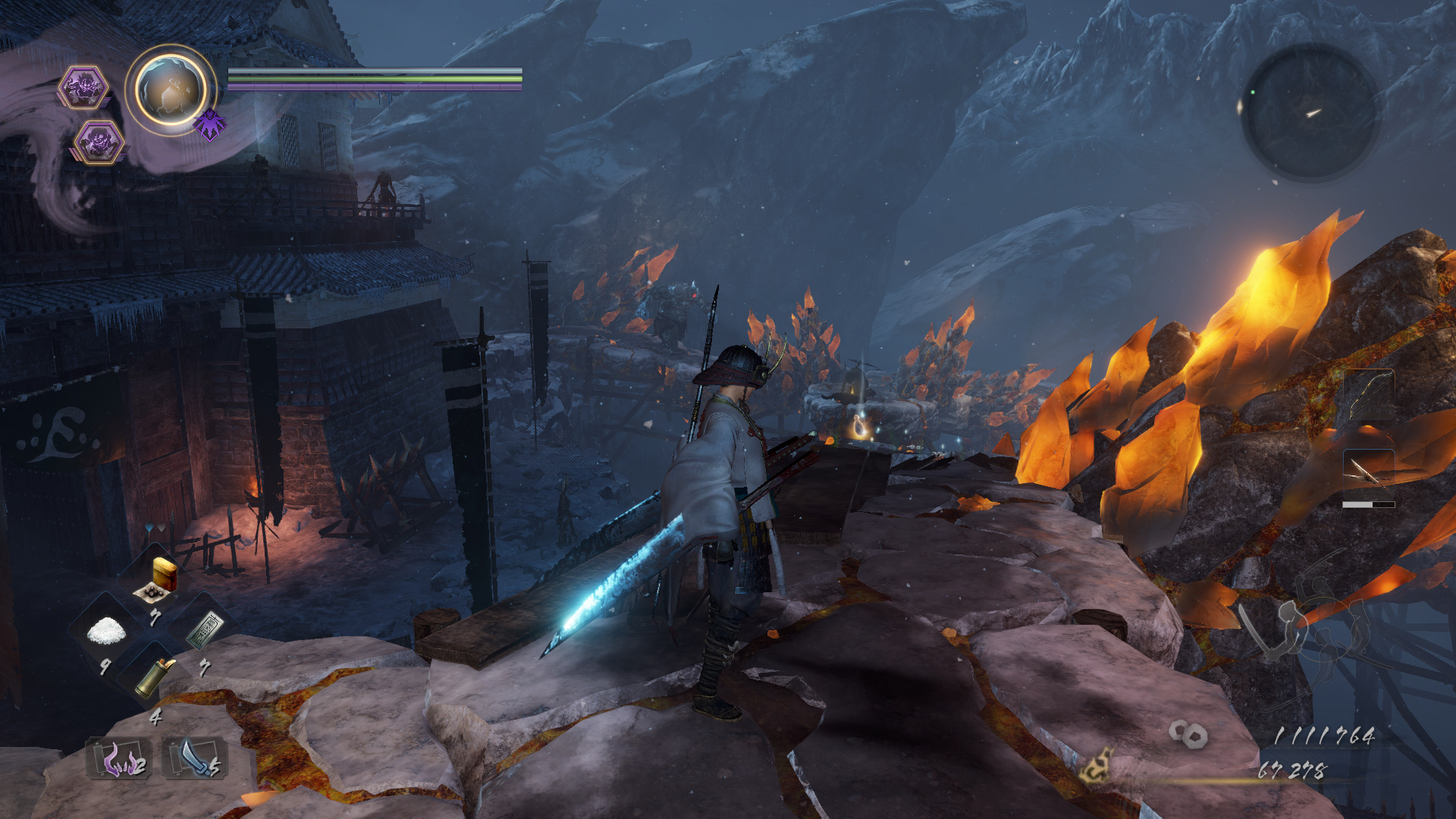1456x819 pixels.
Task: Select the upper hexagonal soul core icon
Action: [x=83, y=87]
